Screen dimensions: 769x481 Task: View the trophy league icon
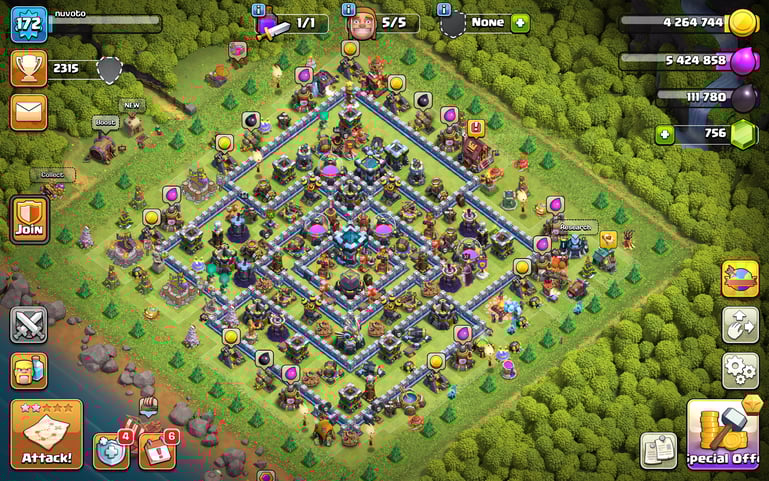[x=29, y=68]
